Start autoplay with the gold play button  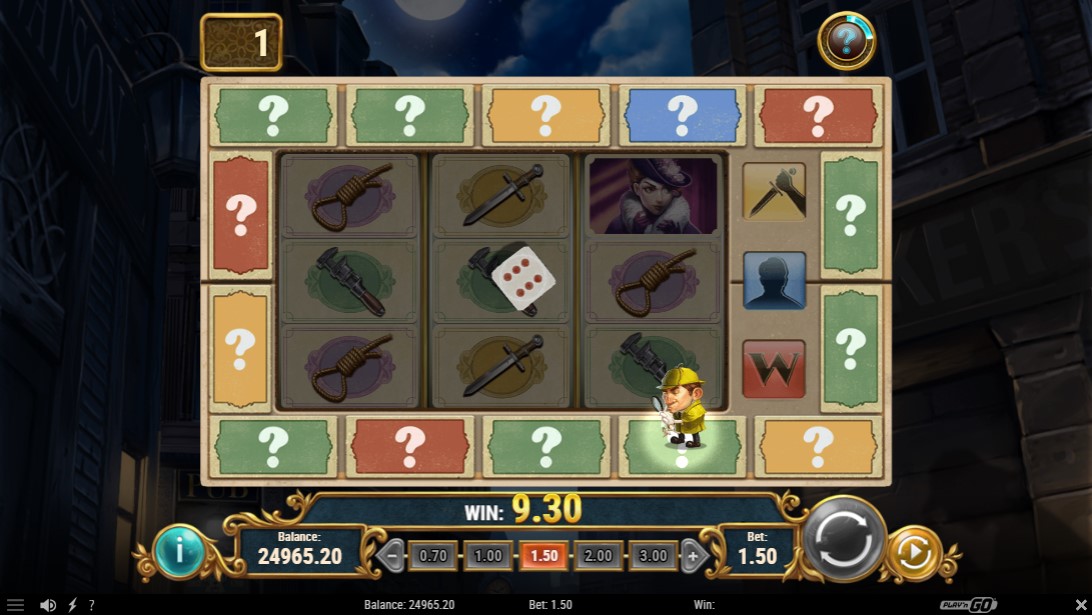tap(914, 553)
